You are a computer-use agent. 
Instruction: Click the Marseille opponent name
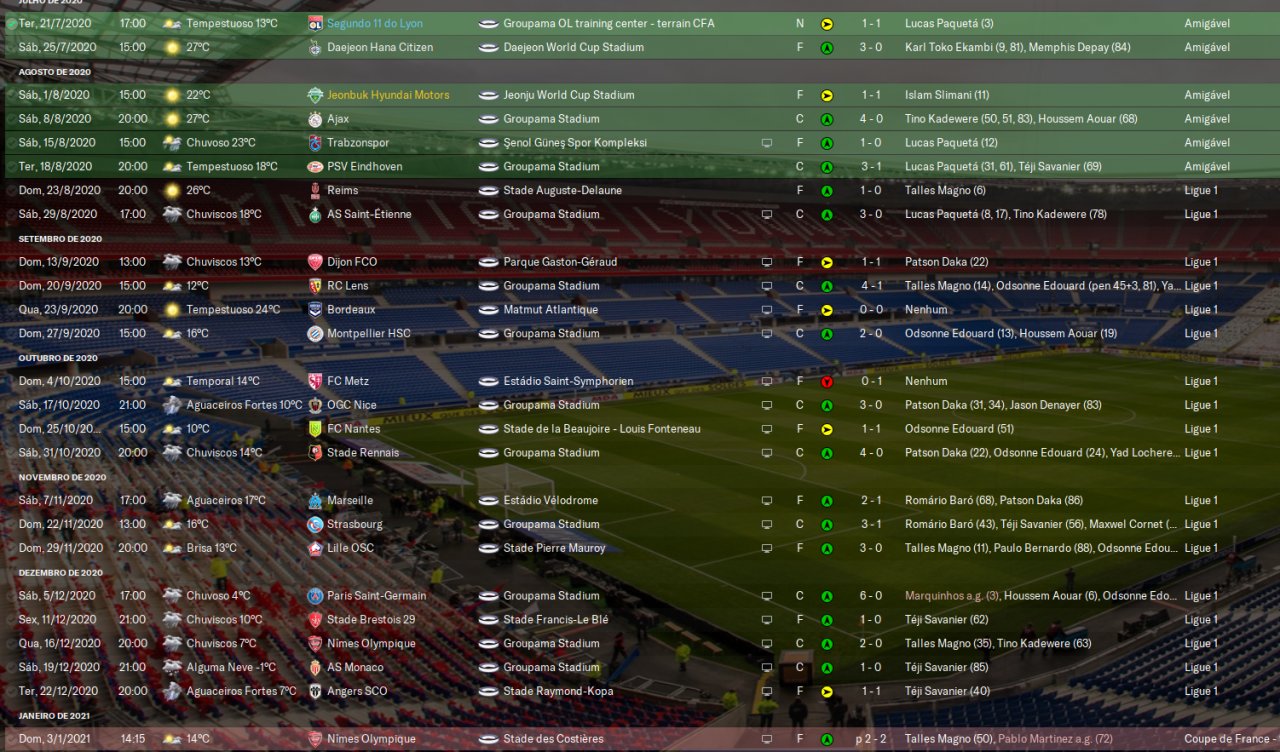click(x=350, y=500)
